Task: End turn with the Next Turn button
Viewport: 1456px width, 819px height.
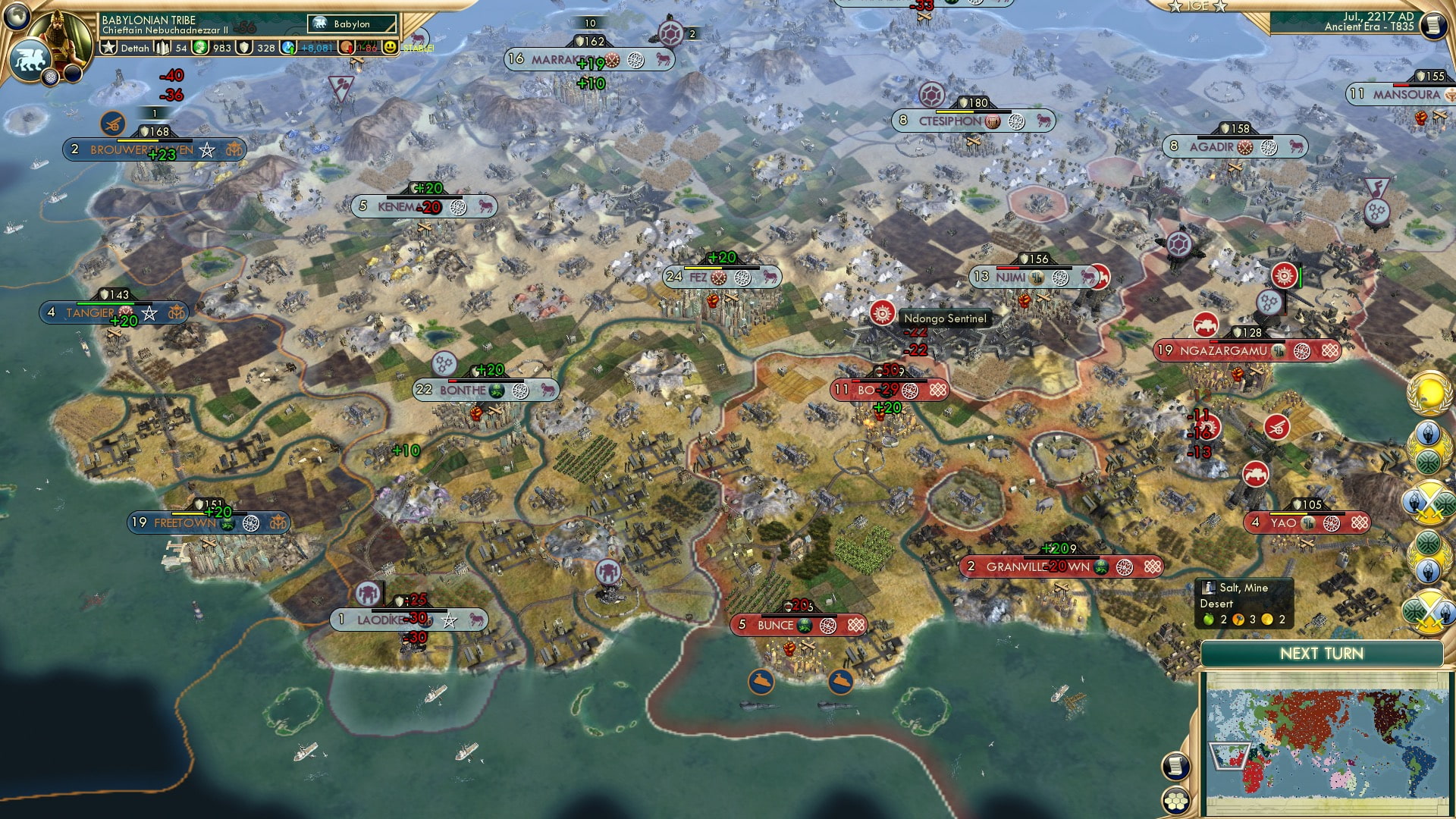Action: [x=1321, y=654]
